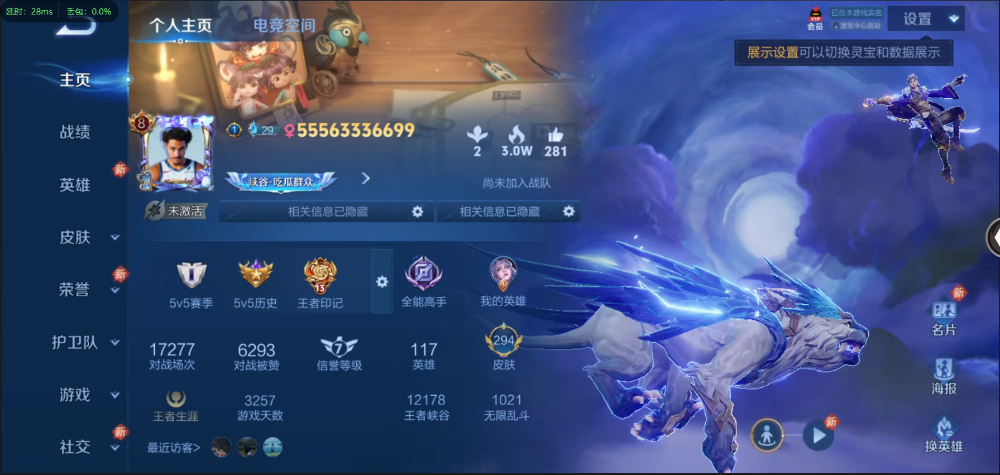Select 英雄 in the left sidebar
Screen dimensions: 1000x475
[75, 185]
